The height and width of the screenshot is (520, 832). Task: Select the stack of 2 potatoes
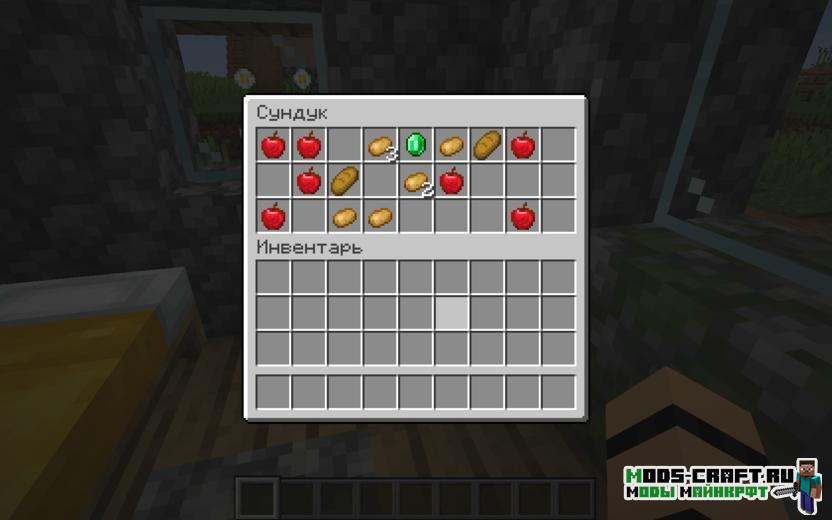click(x=416, y=181)
